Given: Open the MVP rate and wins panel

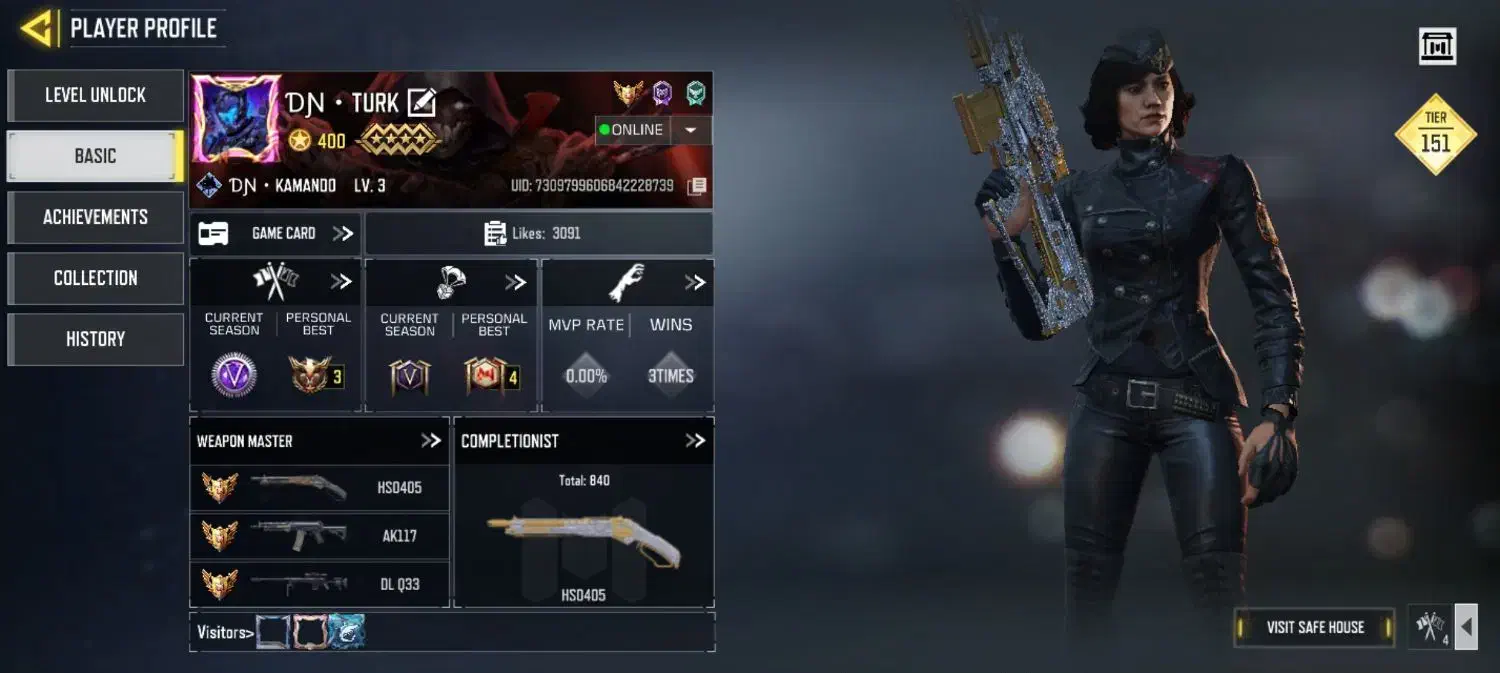Looking at the screenshot, I should [x=695, y=283].
